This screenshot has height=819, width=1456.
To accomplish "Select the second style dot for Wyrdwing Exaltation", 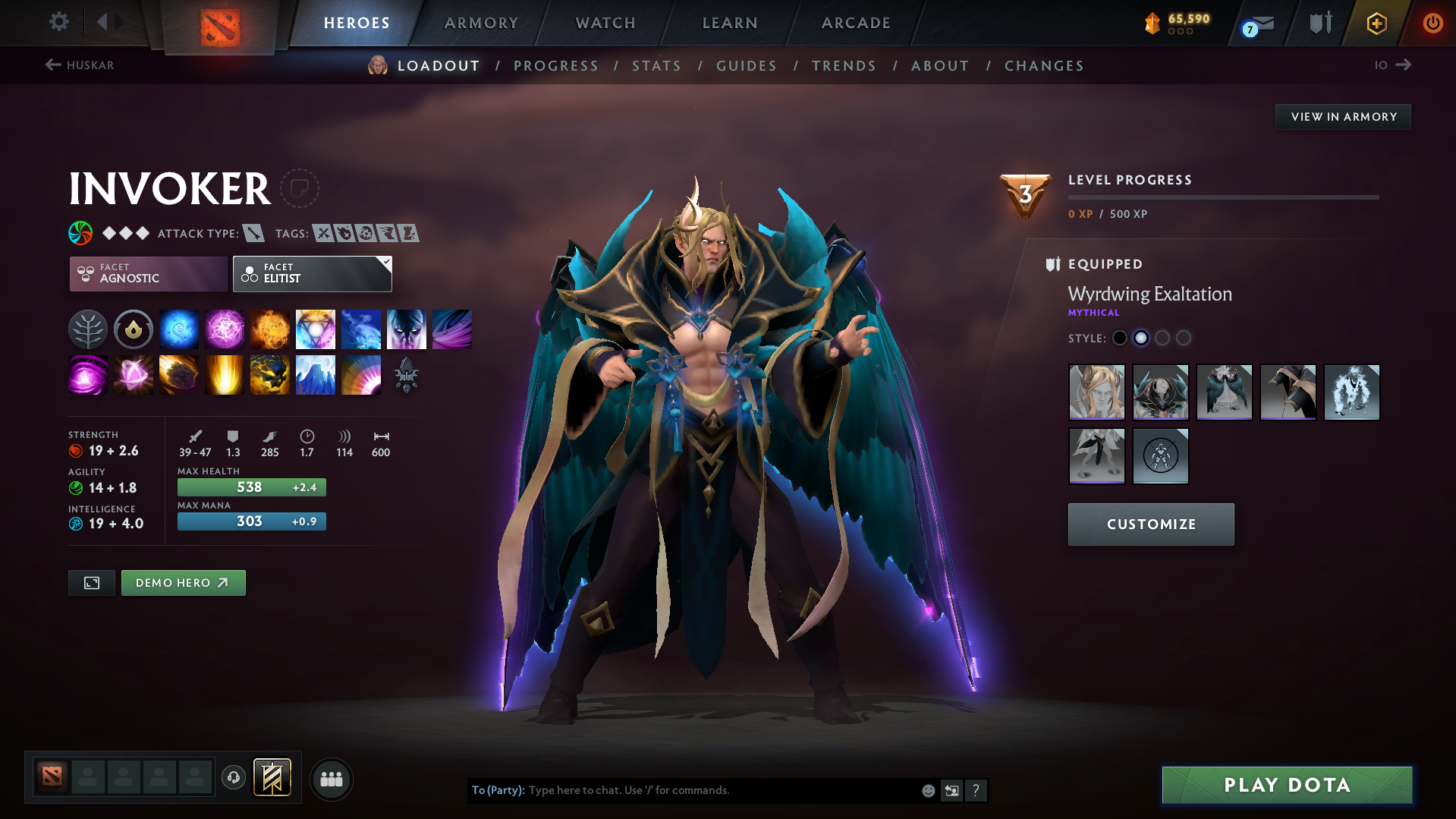I will (x=1141, y=338).
